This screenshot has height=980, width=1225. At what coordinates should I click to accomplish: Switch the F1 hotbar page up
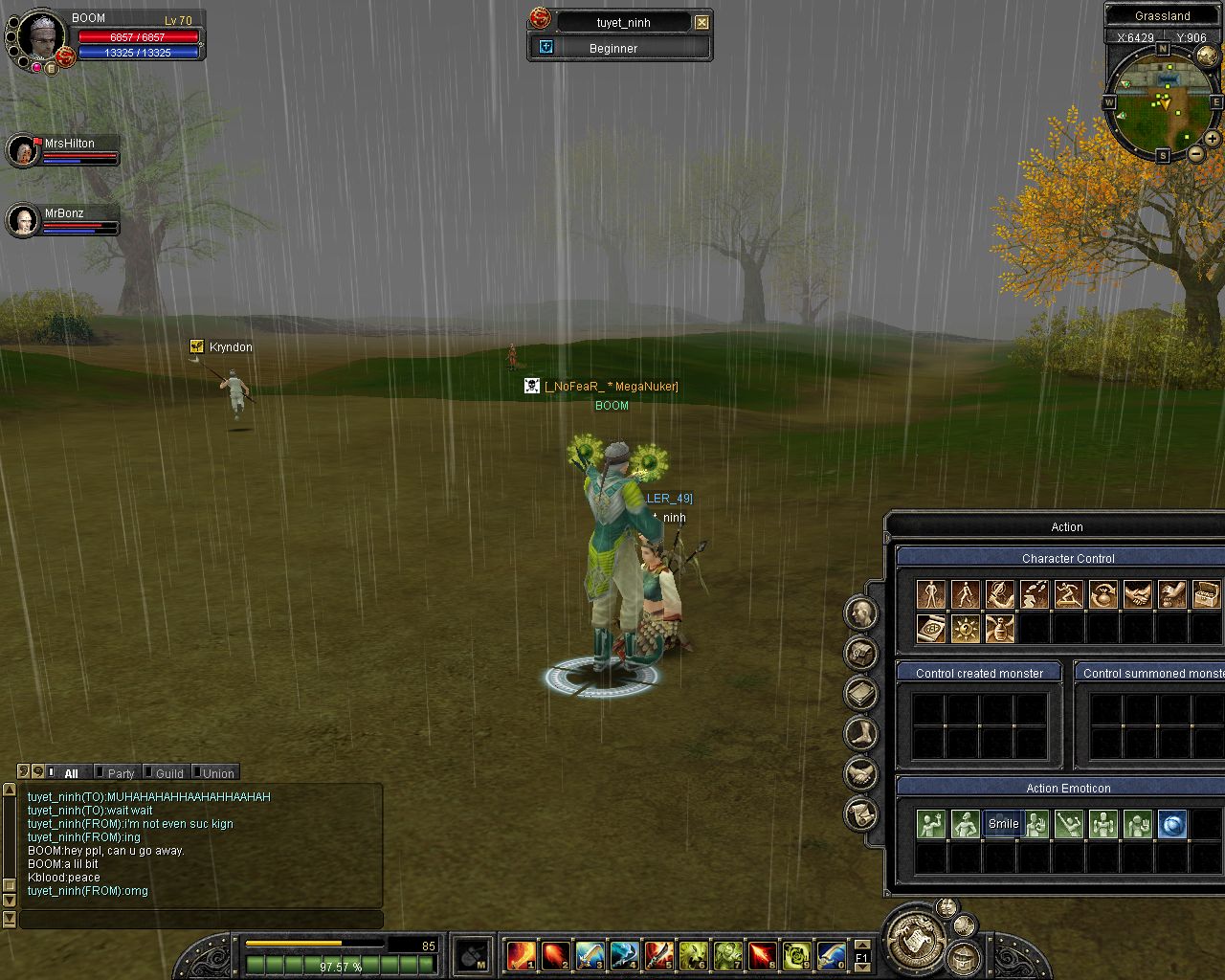[861, 944]
